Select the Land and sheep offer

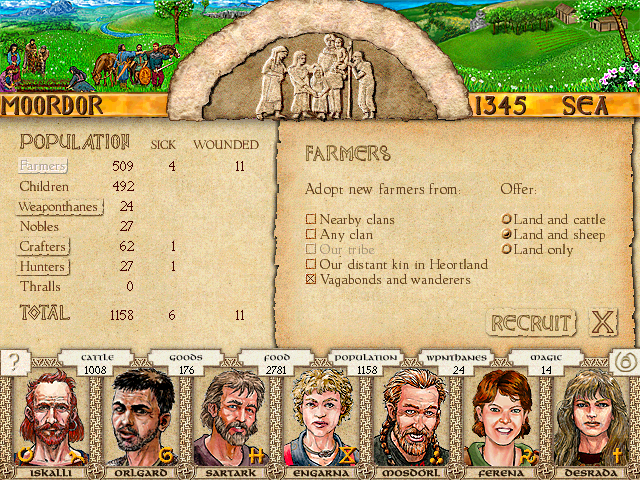point(507,235)
